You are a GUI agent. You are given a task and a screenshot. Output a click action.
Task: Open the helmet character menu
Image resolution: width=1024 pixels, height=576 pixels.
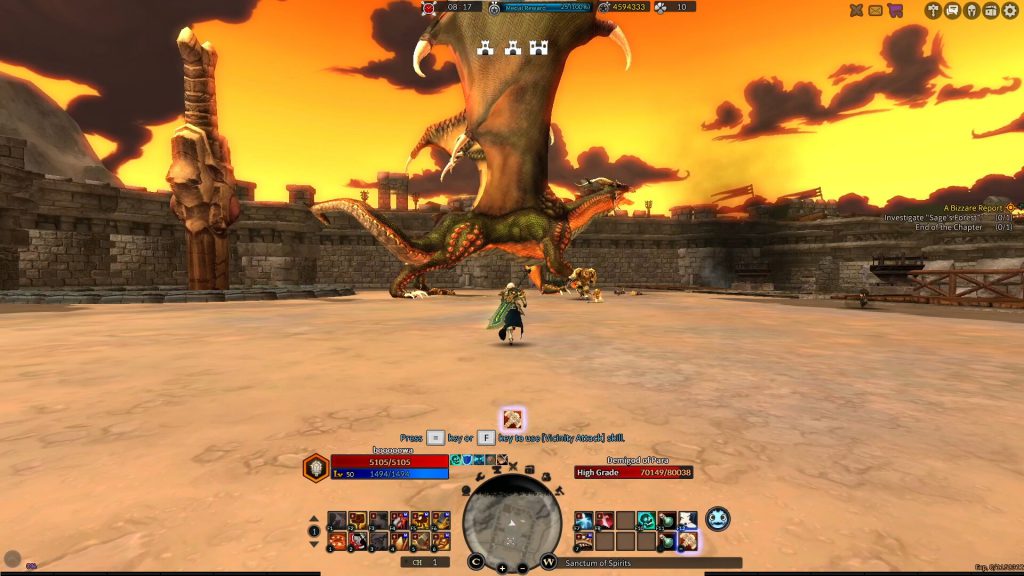click(971, 10)
